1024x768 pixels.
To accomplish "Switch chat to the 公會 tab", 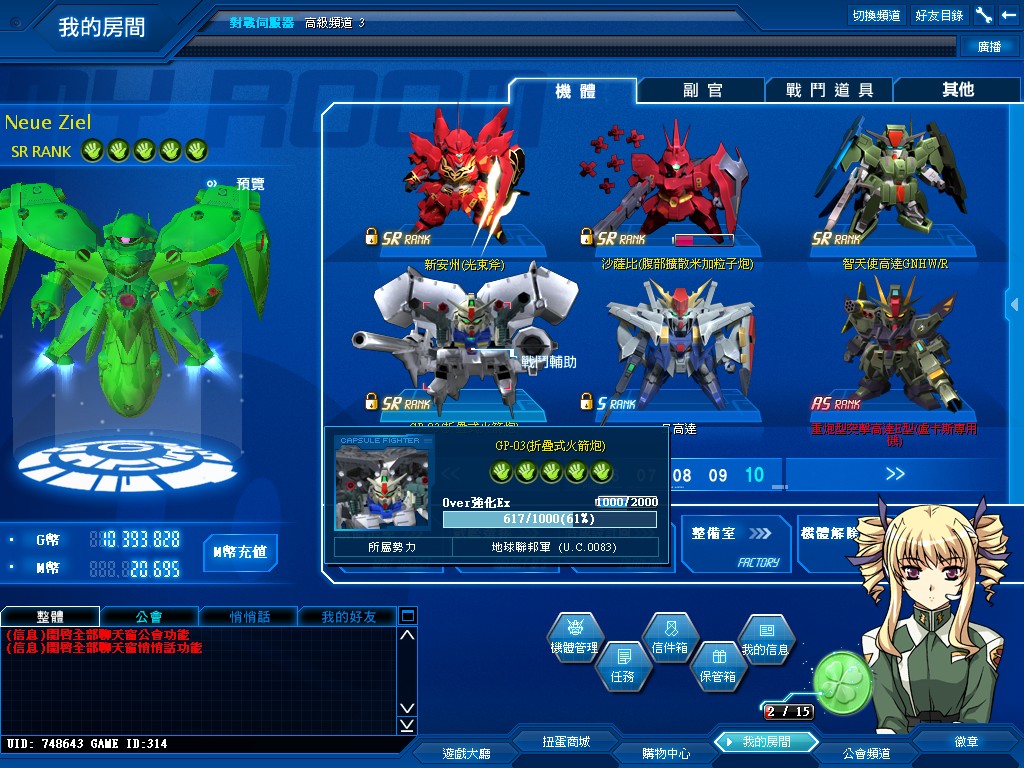I will (149, 616).
